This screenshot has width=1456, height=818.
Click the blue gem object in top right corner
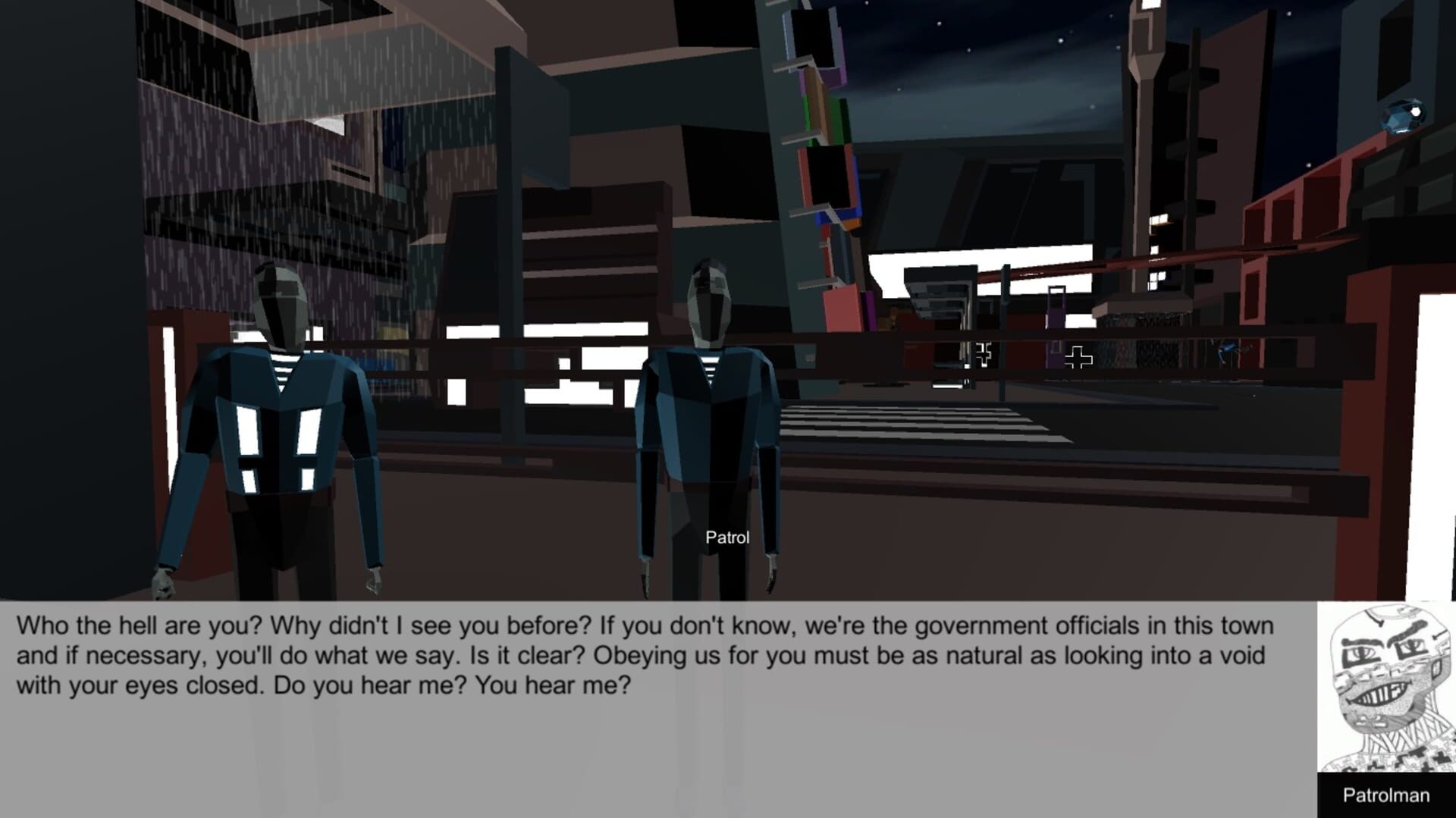click(x=1401, y=114)
